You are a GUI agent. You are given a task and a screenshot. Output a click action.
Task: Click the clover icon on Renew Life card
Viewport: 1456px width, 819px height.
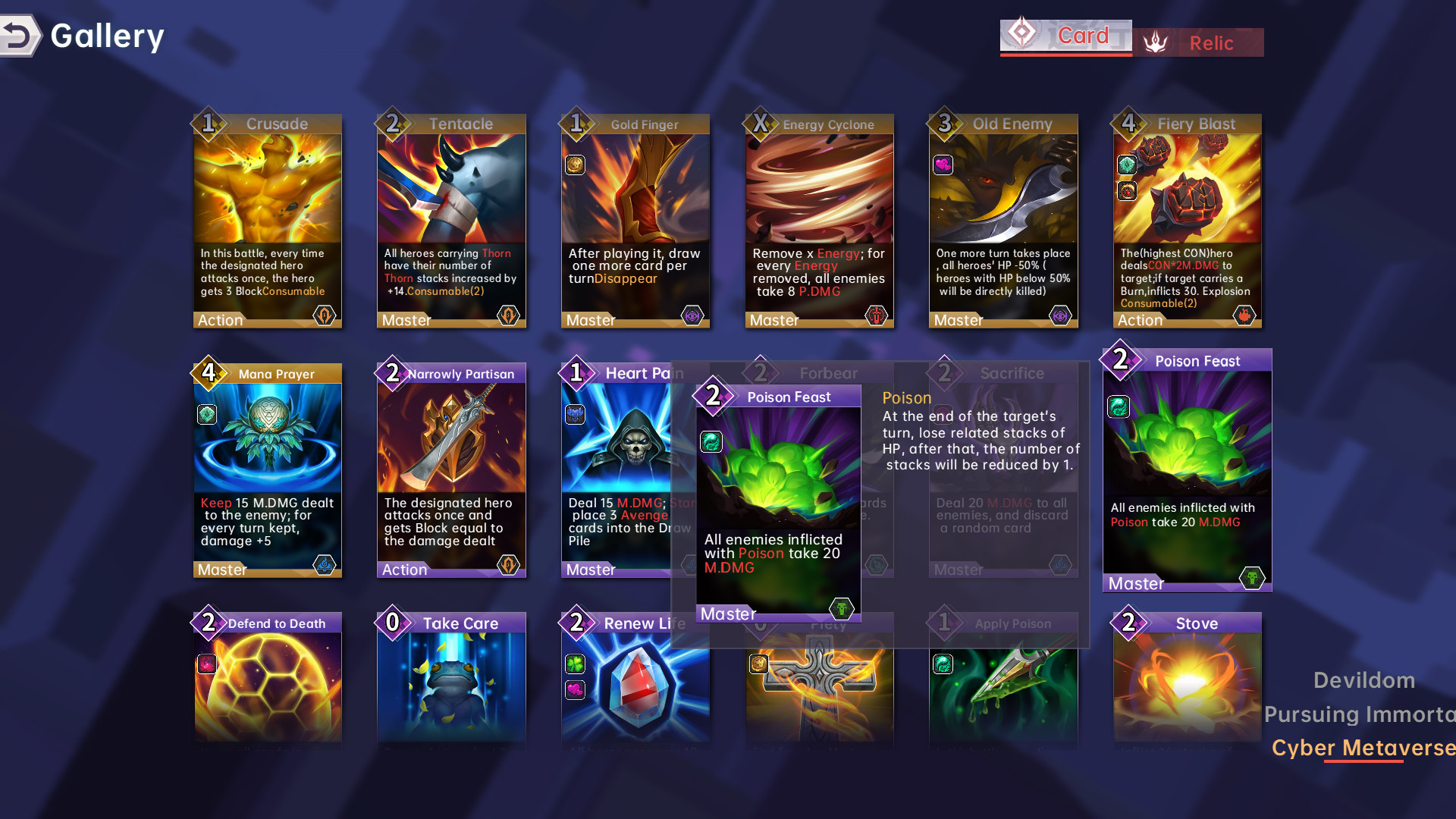pyautogui.click(x=575, y=662)
